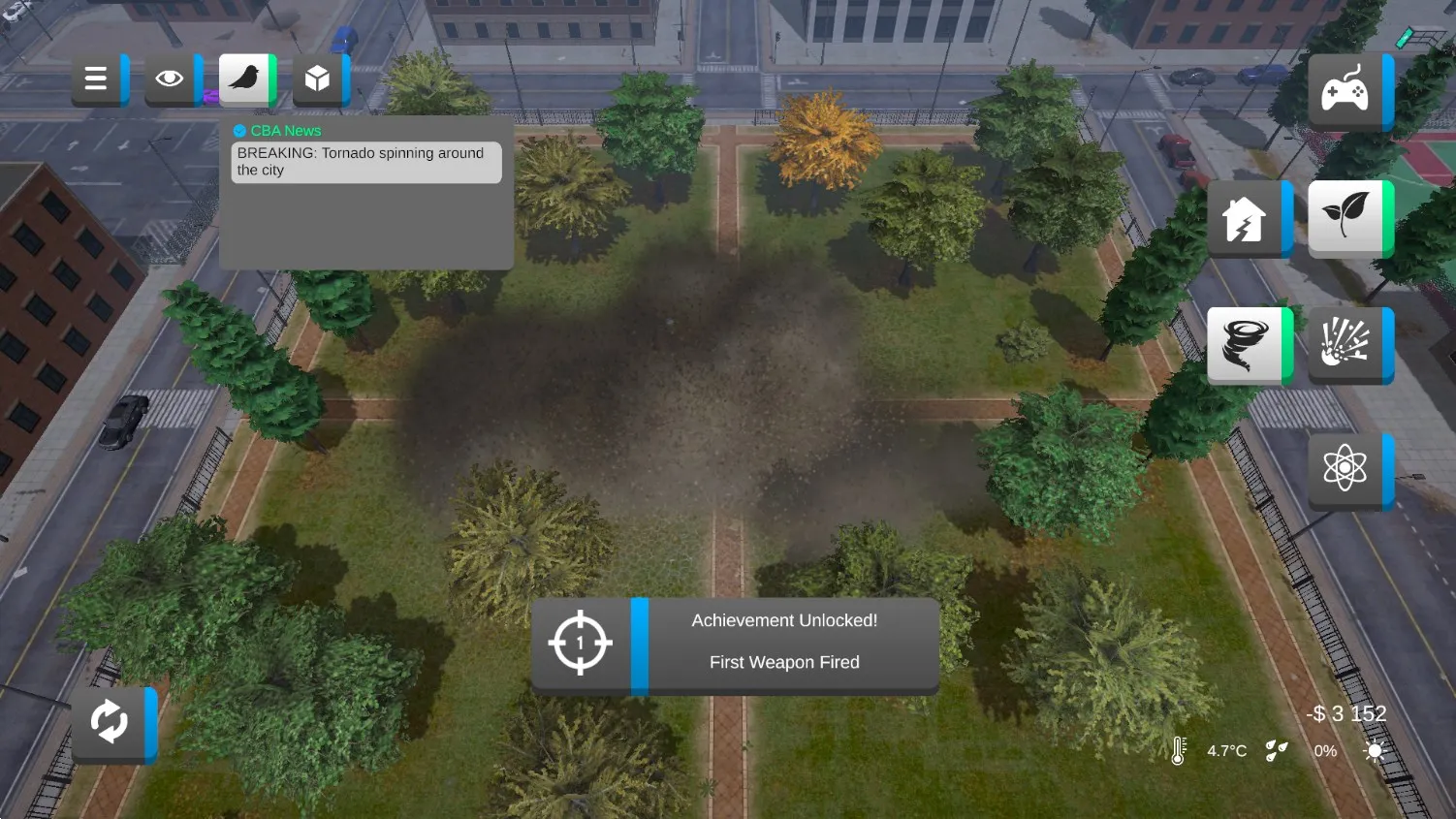Open the hamburger menu button
This screenshot has width=1456, height=819.
coord(96,79)
